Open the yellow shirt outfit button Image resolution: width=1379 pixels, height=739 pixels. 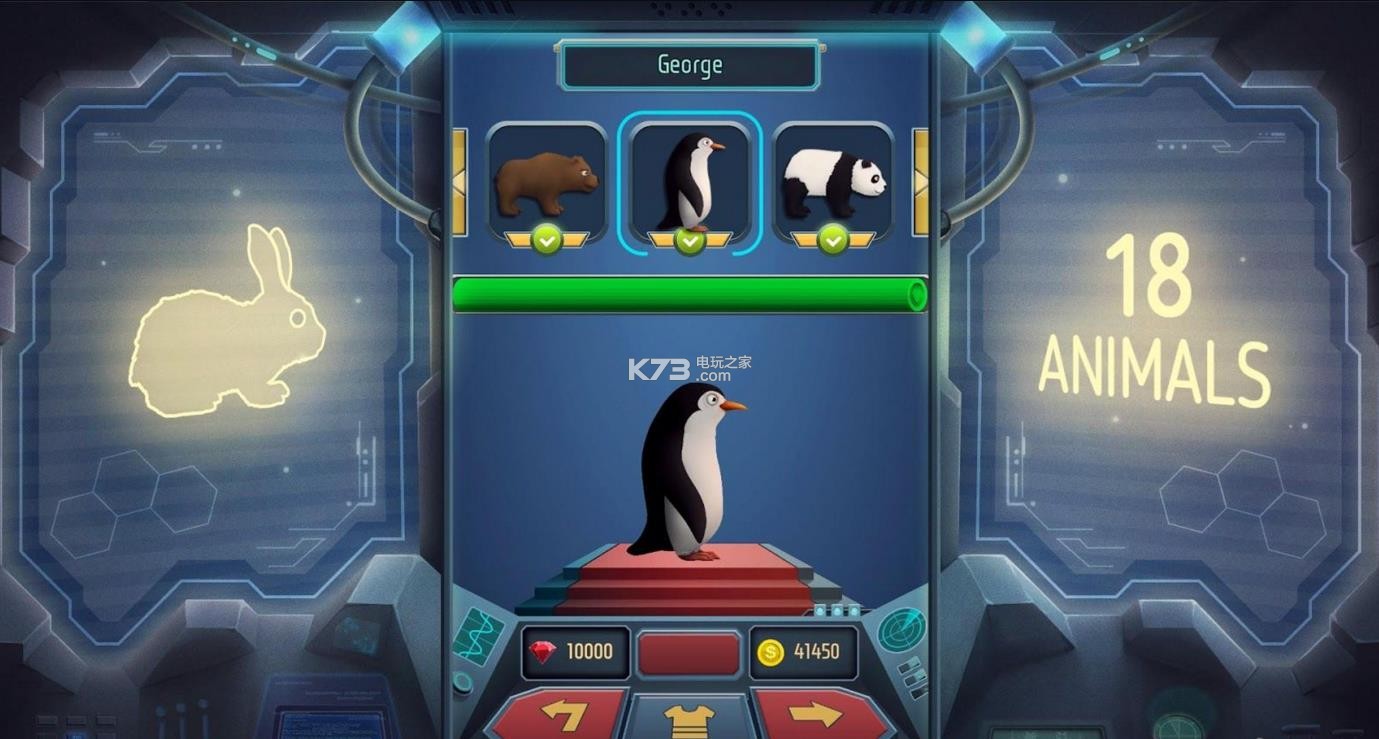(689, 718)
